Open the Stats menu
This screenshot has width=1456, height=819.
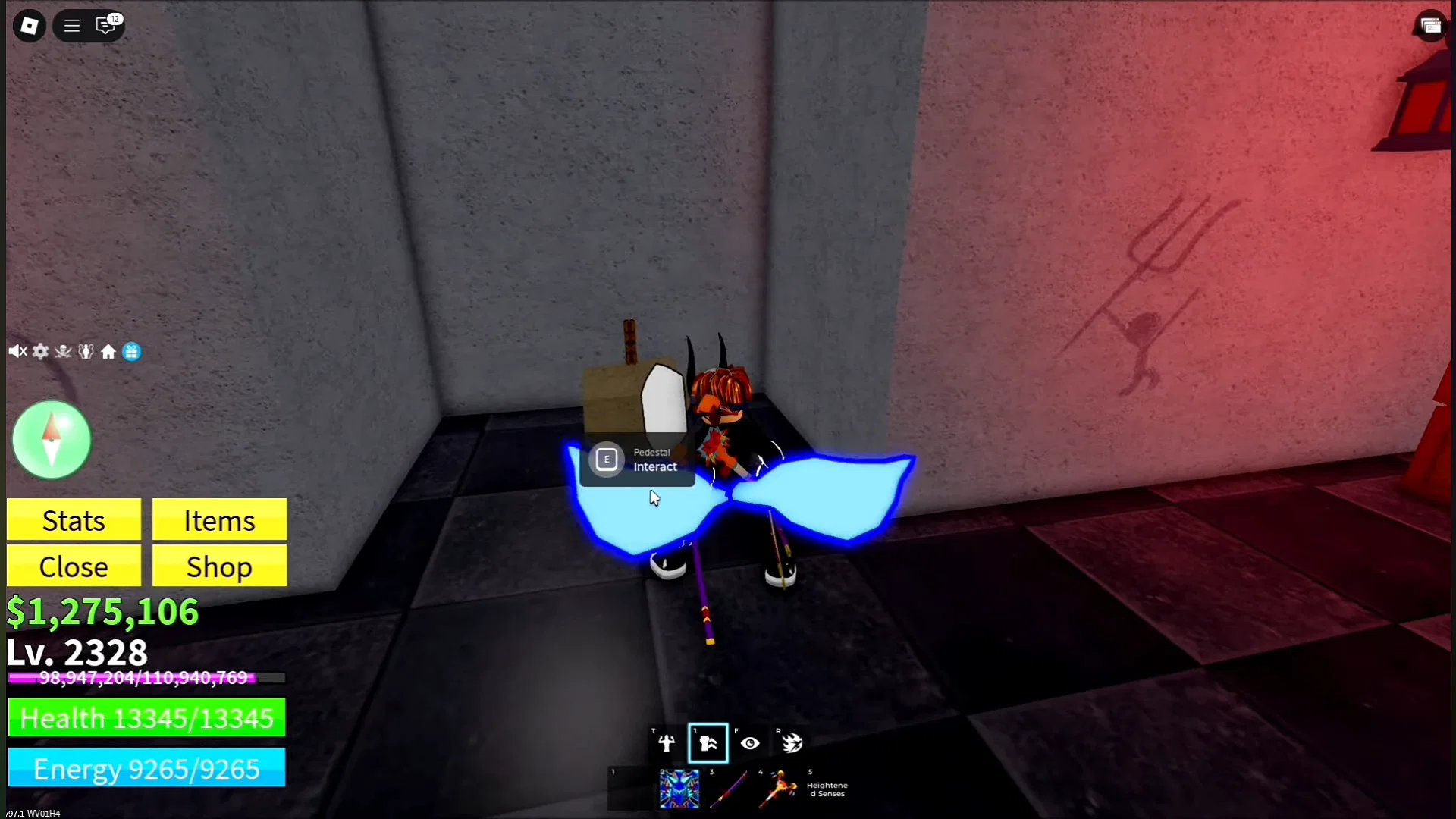[x=73, y=520]
